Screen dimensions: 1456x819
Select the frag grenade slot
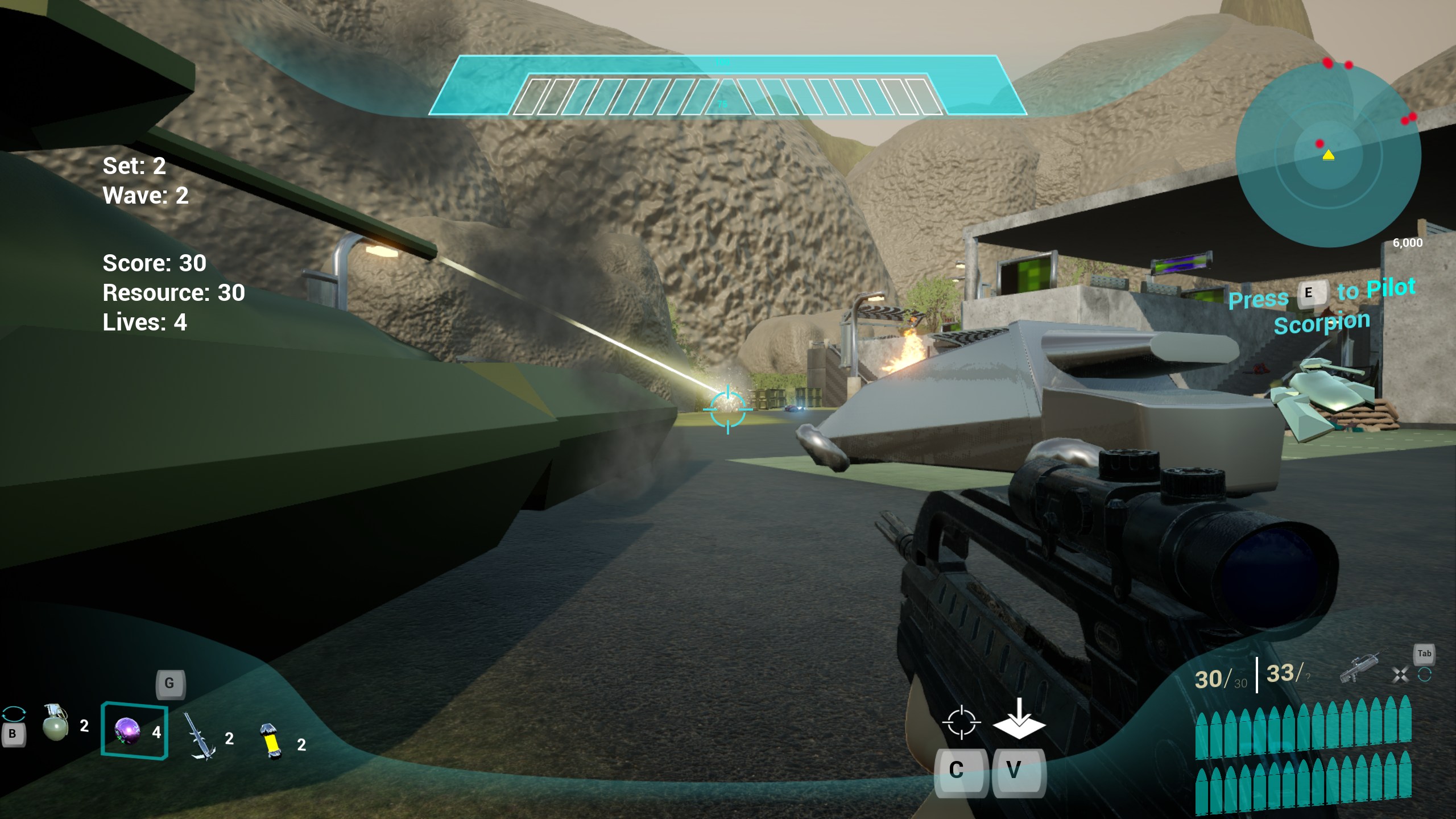click(x=56, y=723)
